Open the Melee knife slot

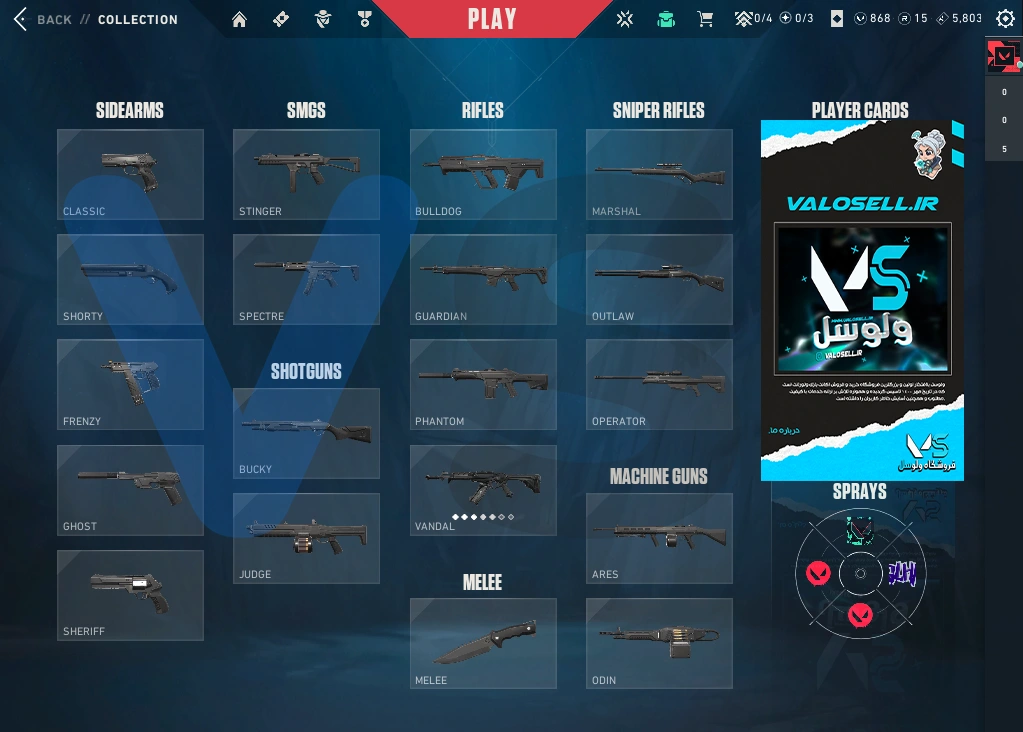point(483,643)
